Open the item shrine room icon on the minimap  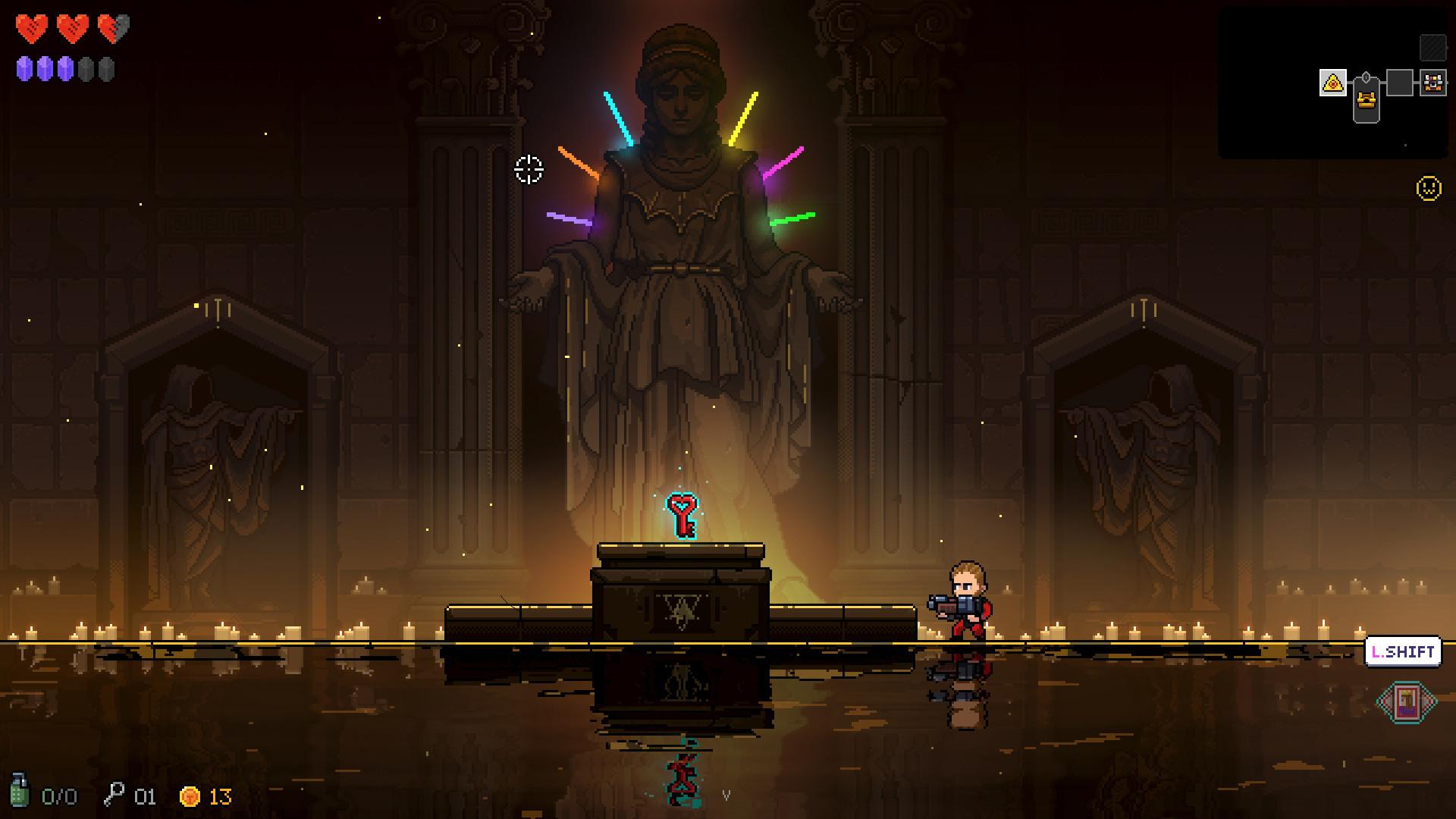click(1432, 83)
